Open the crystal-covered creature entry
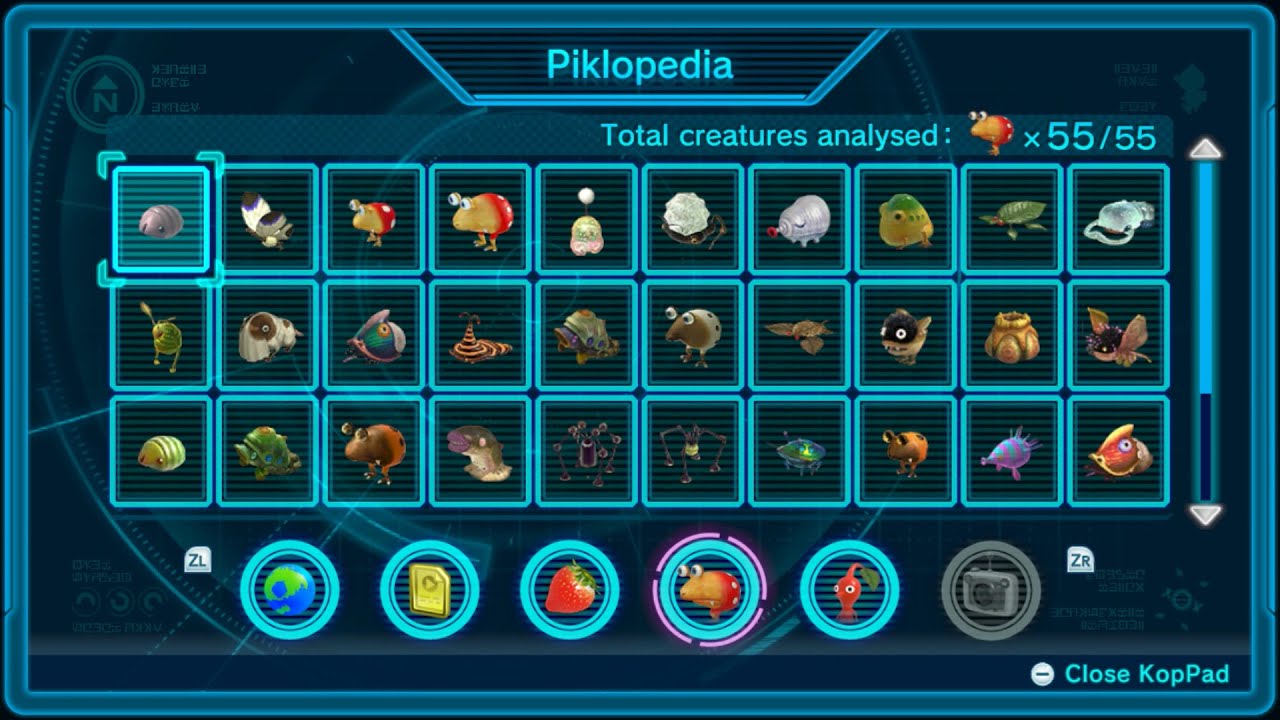Screen dimensions: 1280x720 click(x=692, y=219)
